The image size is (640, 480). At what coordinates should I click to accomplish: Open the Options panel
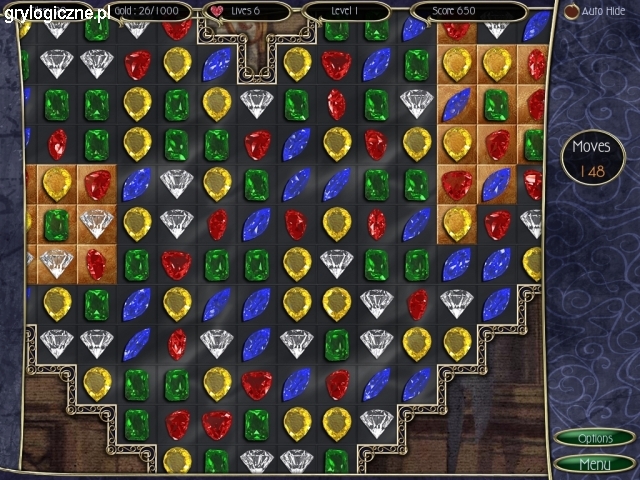pos(595,438)
